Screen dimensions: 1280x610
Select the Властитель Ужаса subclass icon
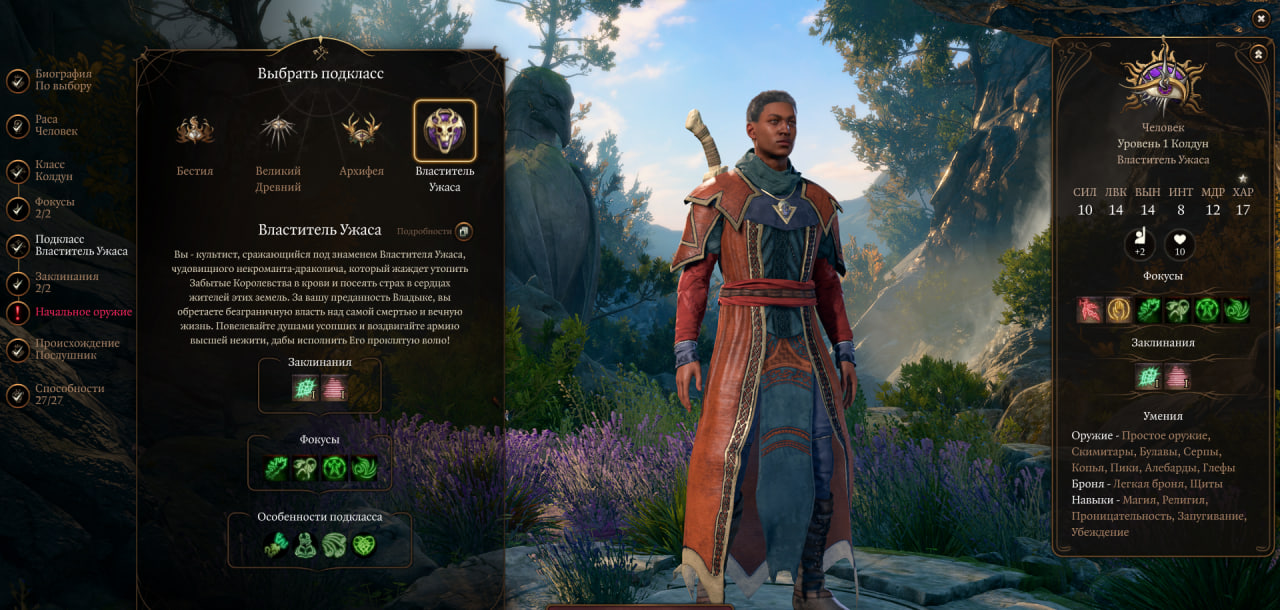[x=445, y=131]
